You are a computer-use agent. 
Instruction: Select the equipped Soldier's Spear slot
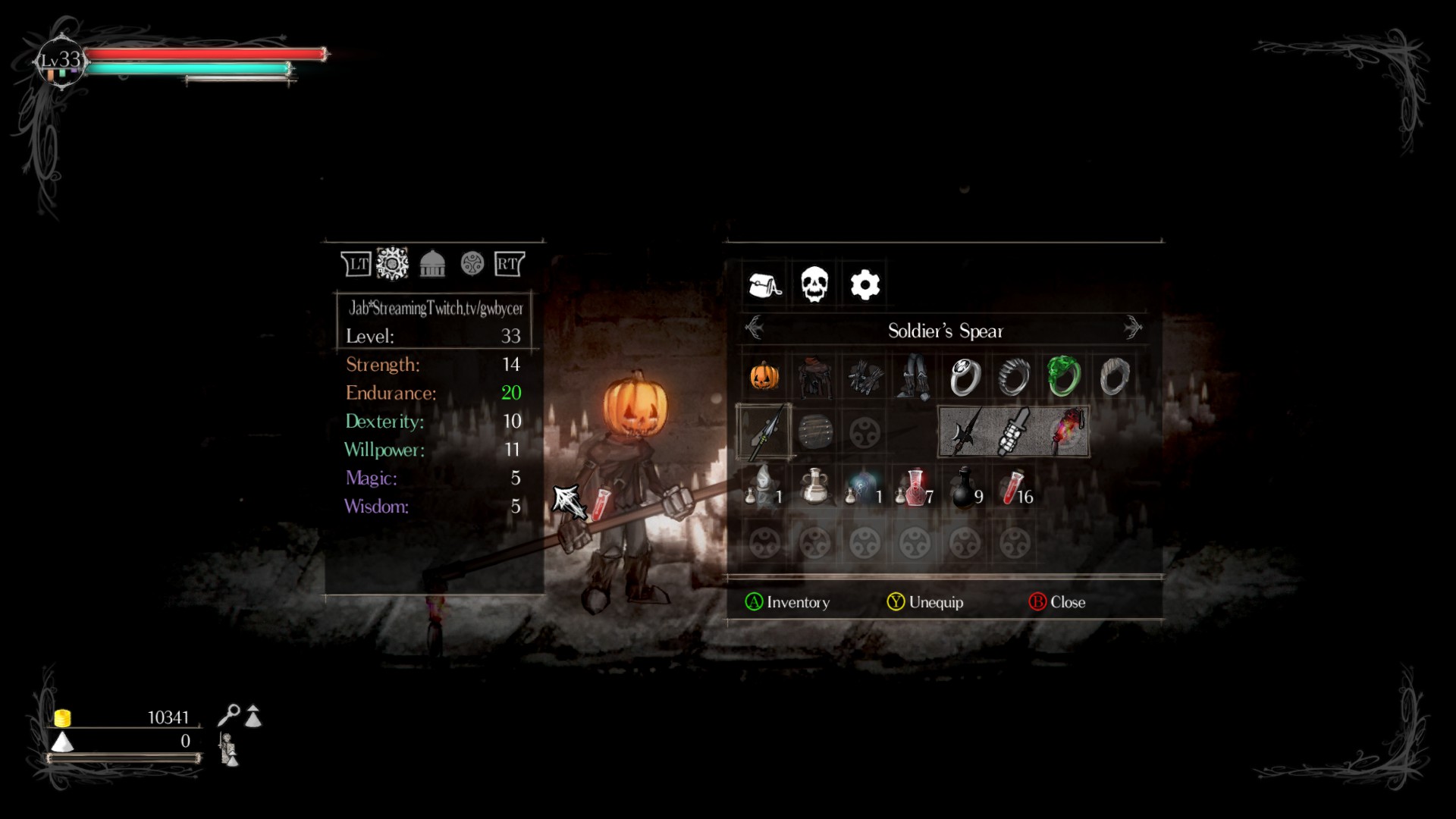(x=764, y=432)
